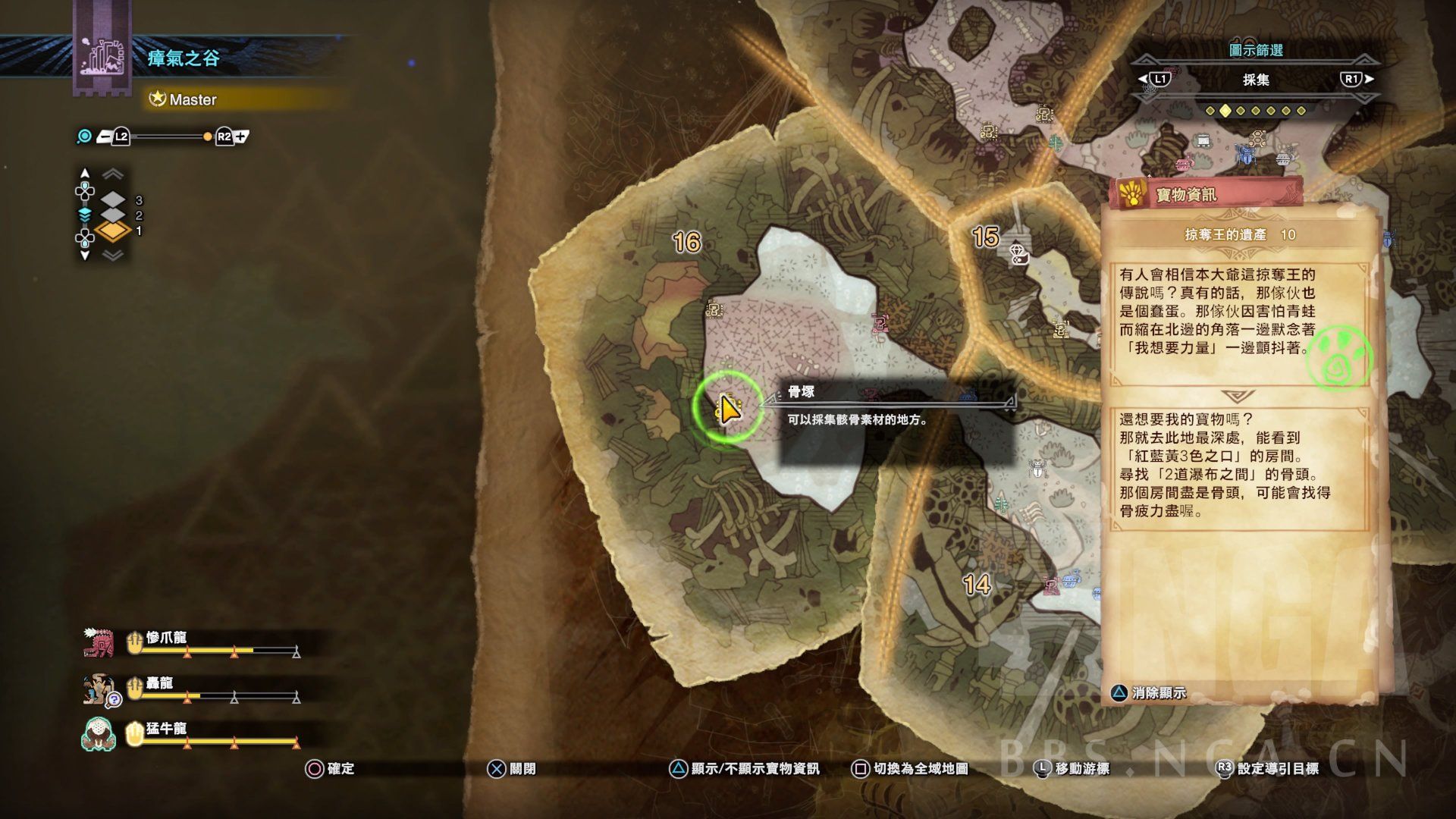Click the orange map zoom slider handle
The width and height of the screenshot is (1456, 819).
[x=207, y=137]
